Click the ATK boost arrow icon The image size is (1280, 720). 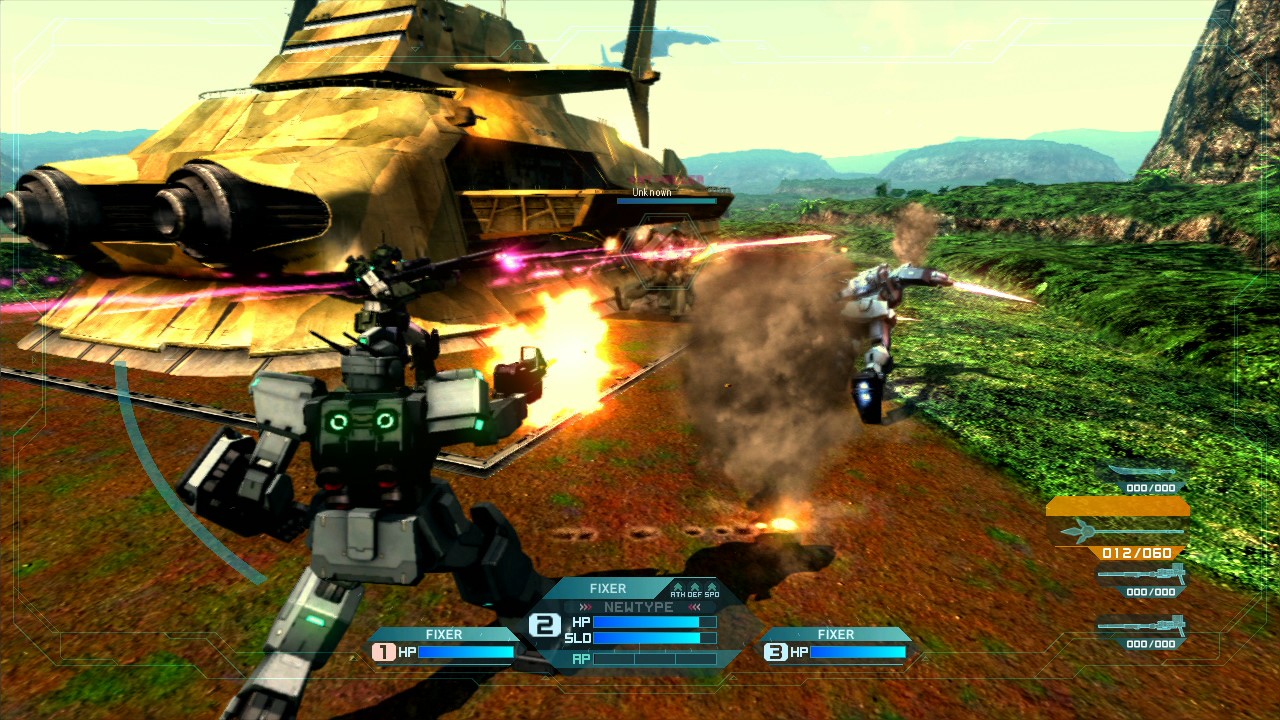pyautogui.click(x=677, y=588)
